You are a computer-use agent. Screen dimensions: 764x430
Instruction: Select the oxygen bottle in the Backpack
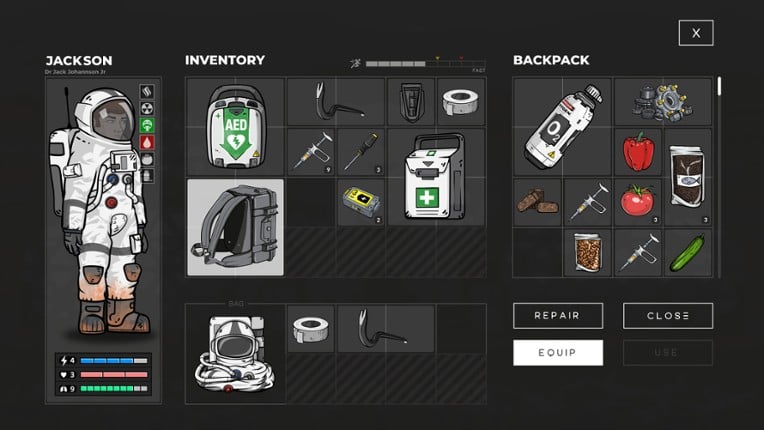(x=562, y=127)
